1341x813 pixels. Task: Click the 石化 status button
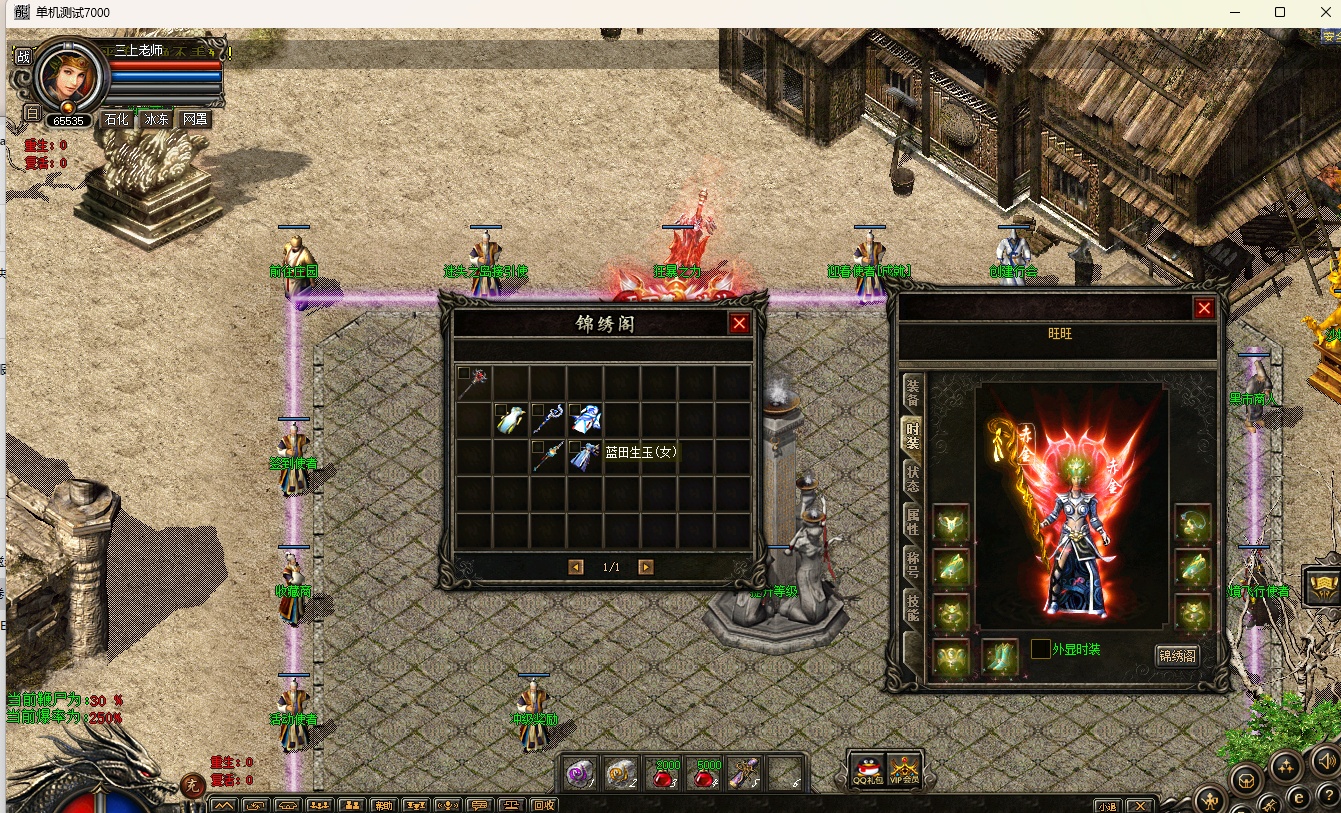tap(117, 119)
